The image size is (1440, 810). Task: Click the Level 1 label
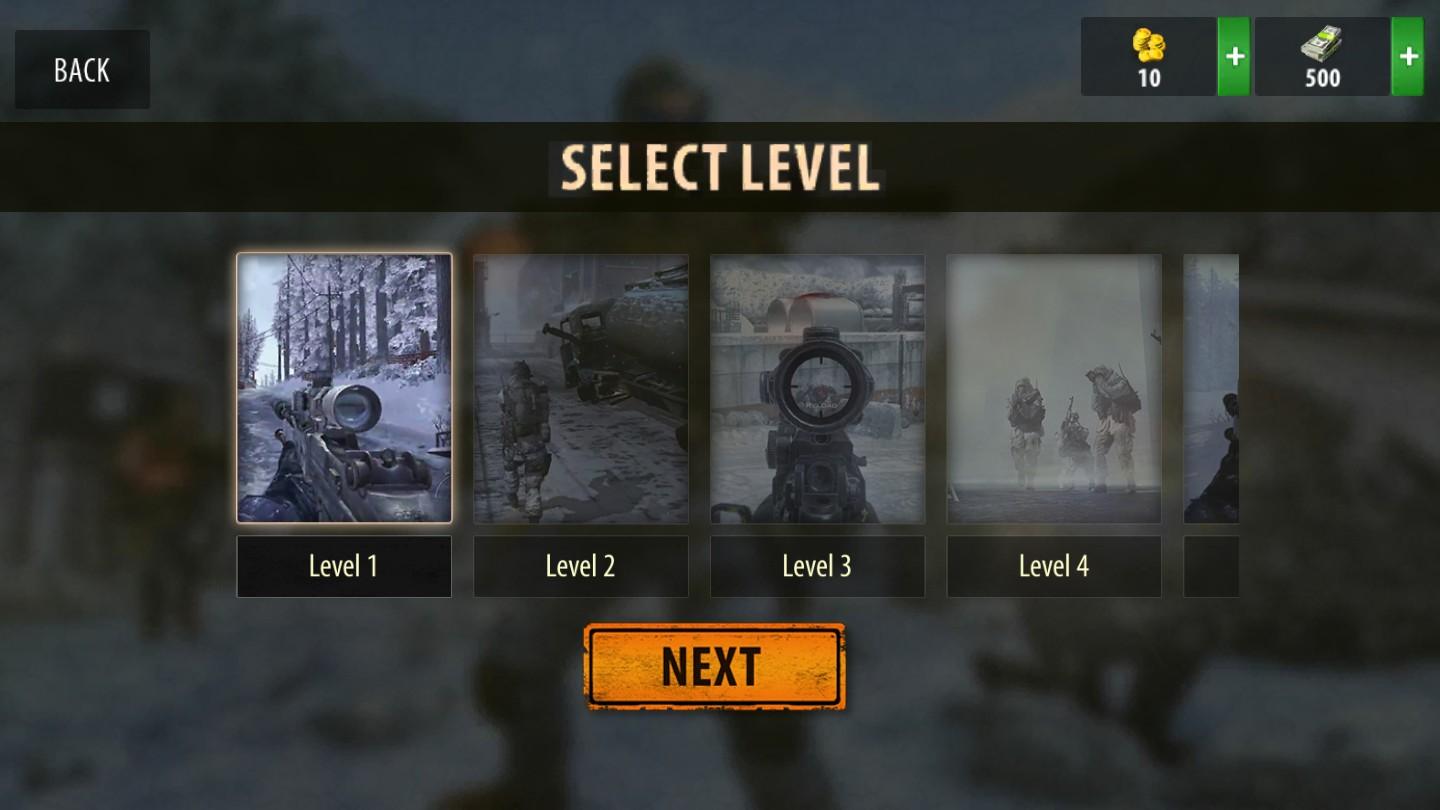[344, 566]
